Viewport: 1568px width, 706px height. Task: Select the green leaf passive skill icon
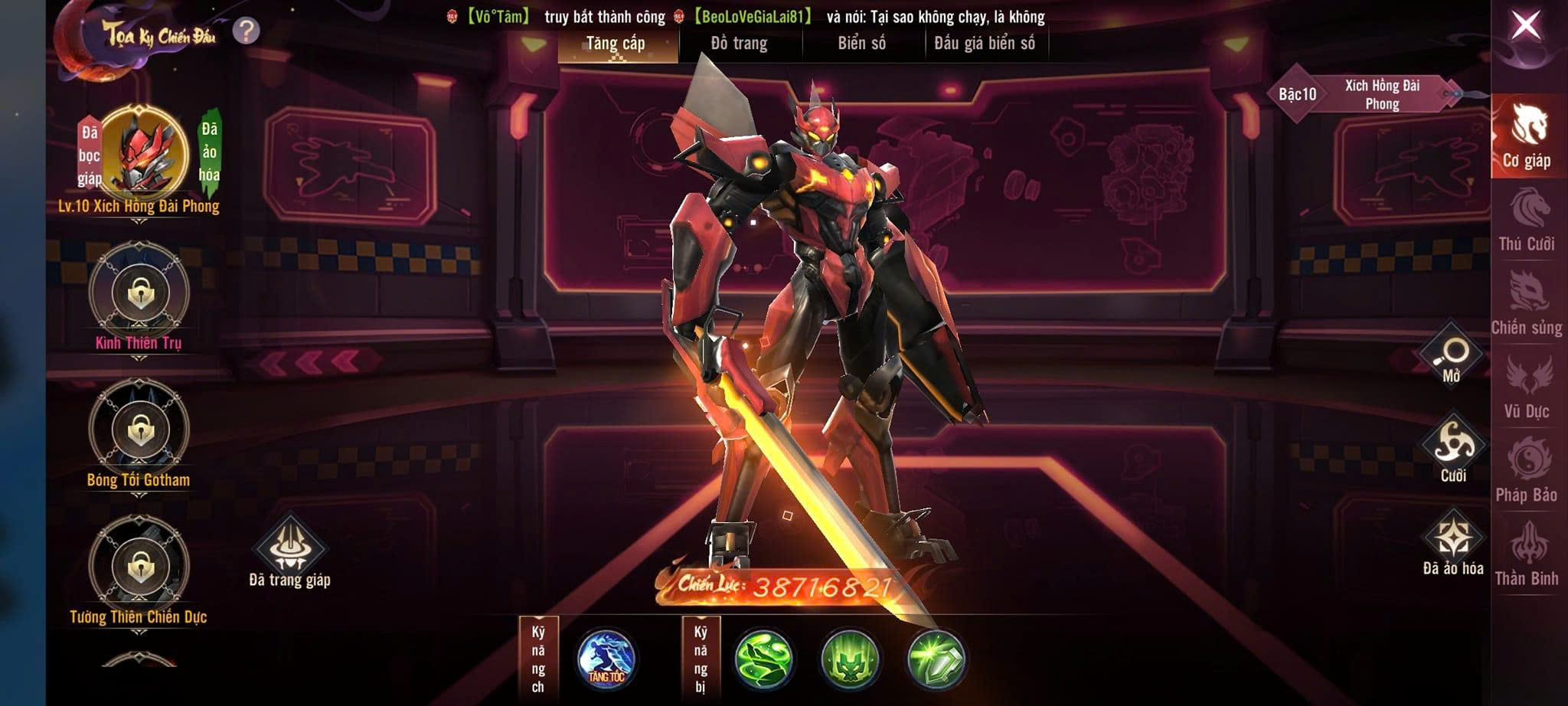tap(763, 659)
